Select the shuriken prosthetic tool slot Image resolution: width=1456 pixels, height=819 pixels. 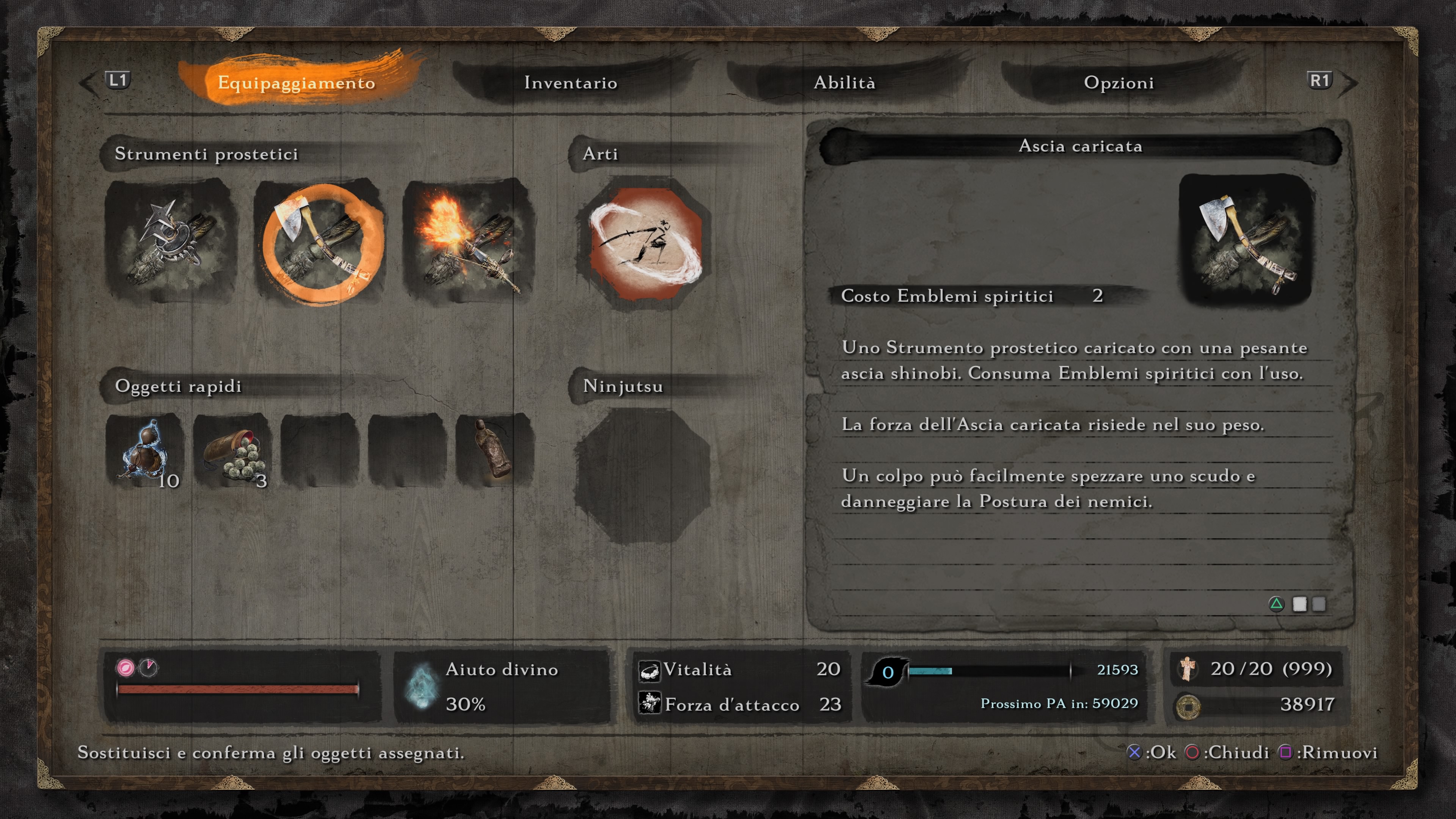171,241
